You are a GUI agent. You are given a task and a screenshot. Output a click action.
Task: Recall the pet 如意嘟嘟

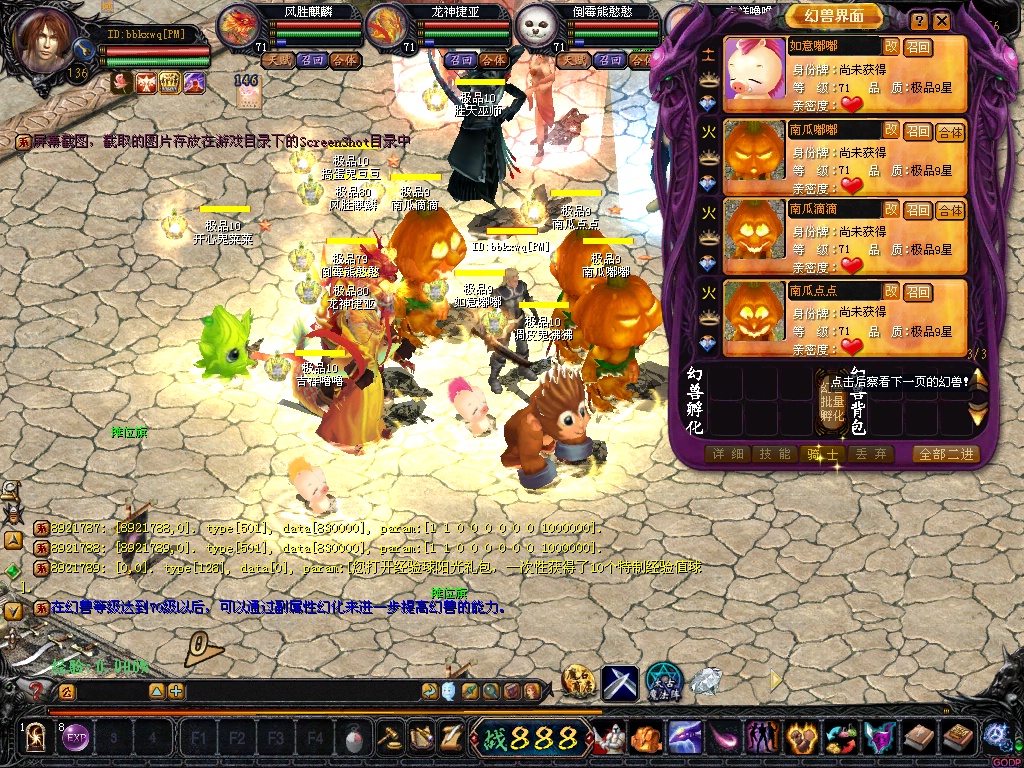[918, 47]
